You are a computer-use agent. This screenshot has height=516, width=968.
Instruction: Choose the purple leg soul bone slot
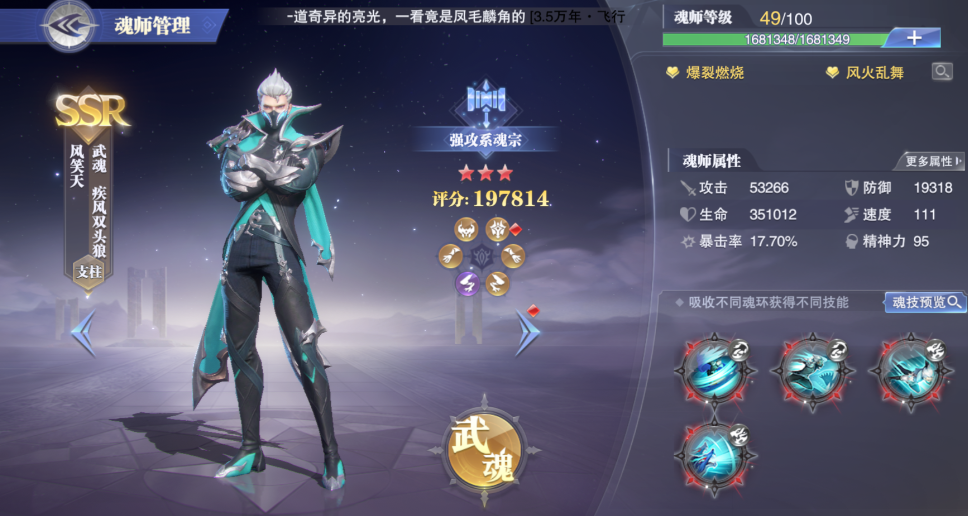466,283
